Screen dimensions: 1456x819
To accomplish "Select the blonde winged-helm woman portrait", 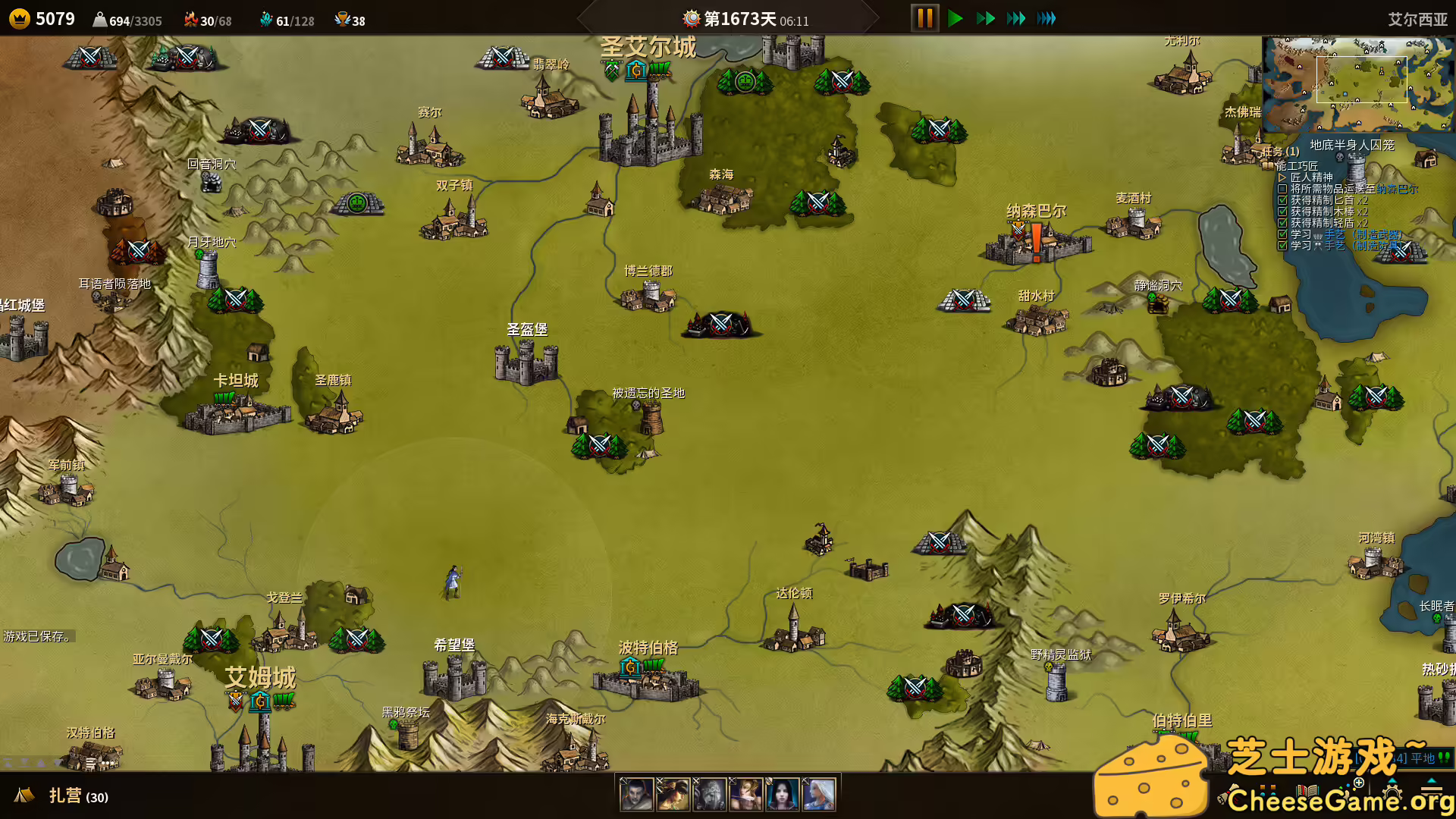I will [x=745, y=794].
